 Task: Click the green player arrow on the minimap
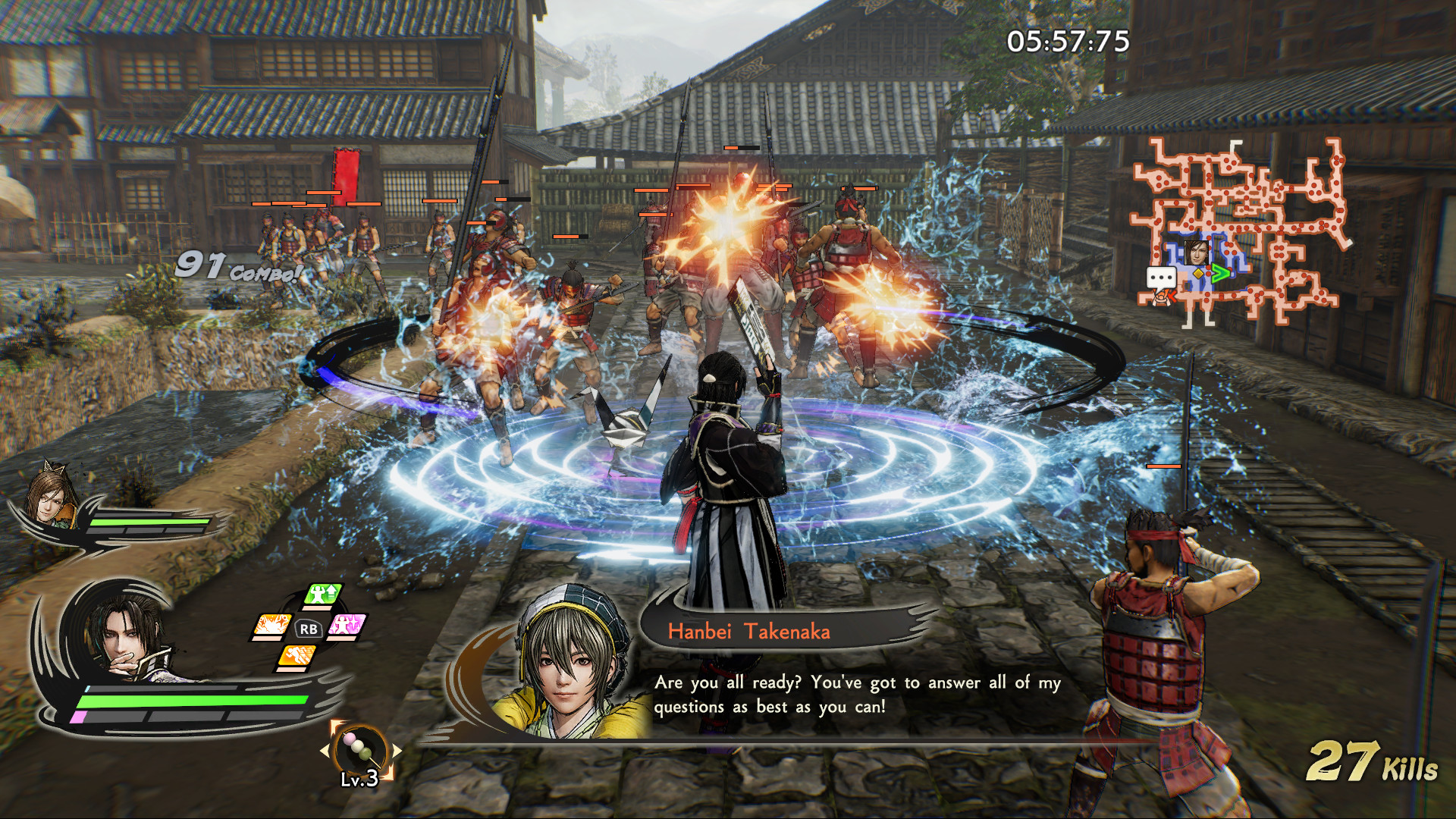[1222, 275]
